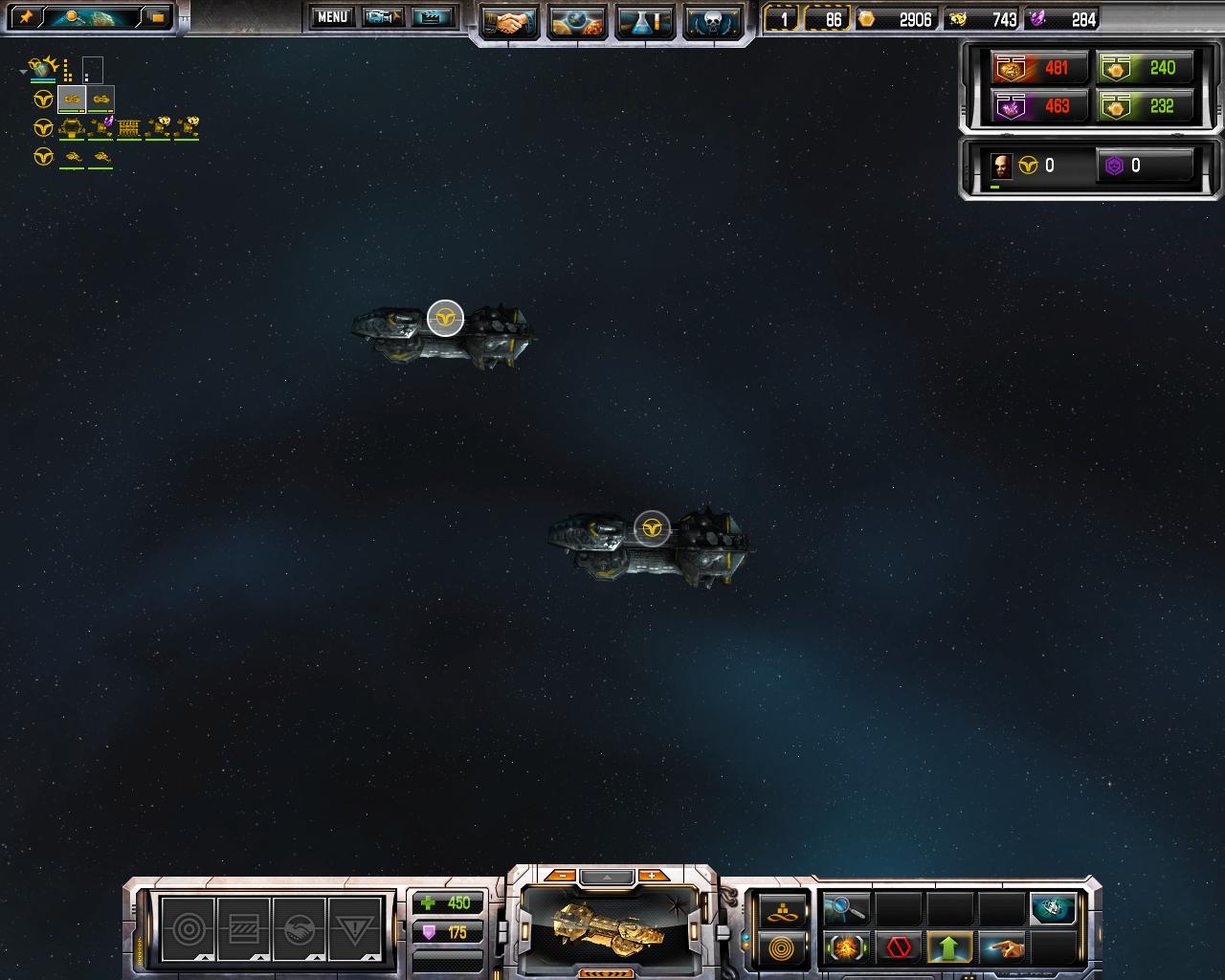
Task: Click the minus button above ship portrait
Action: [x=562, y=876]
